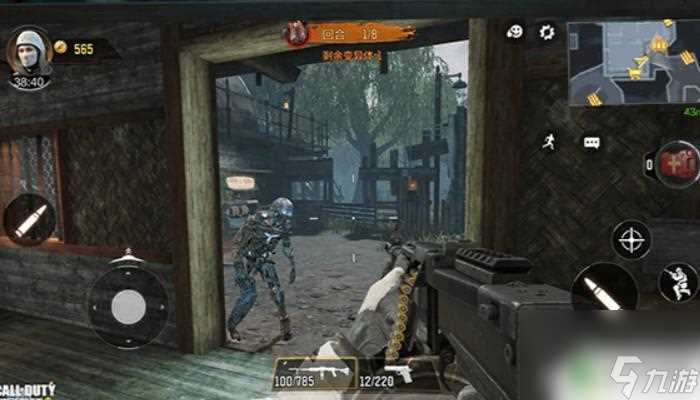Tap the left-side bullet fire button
The width and height of the screenshot is (700, 400).
[30, 219]
